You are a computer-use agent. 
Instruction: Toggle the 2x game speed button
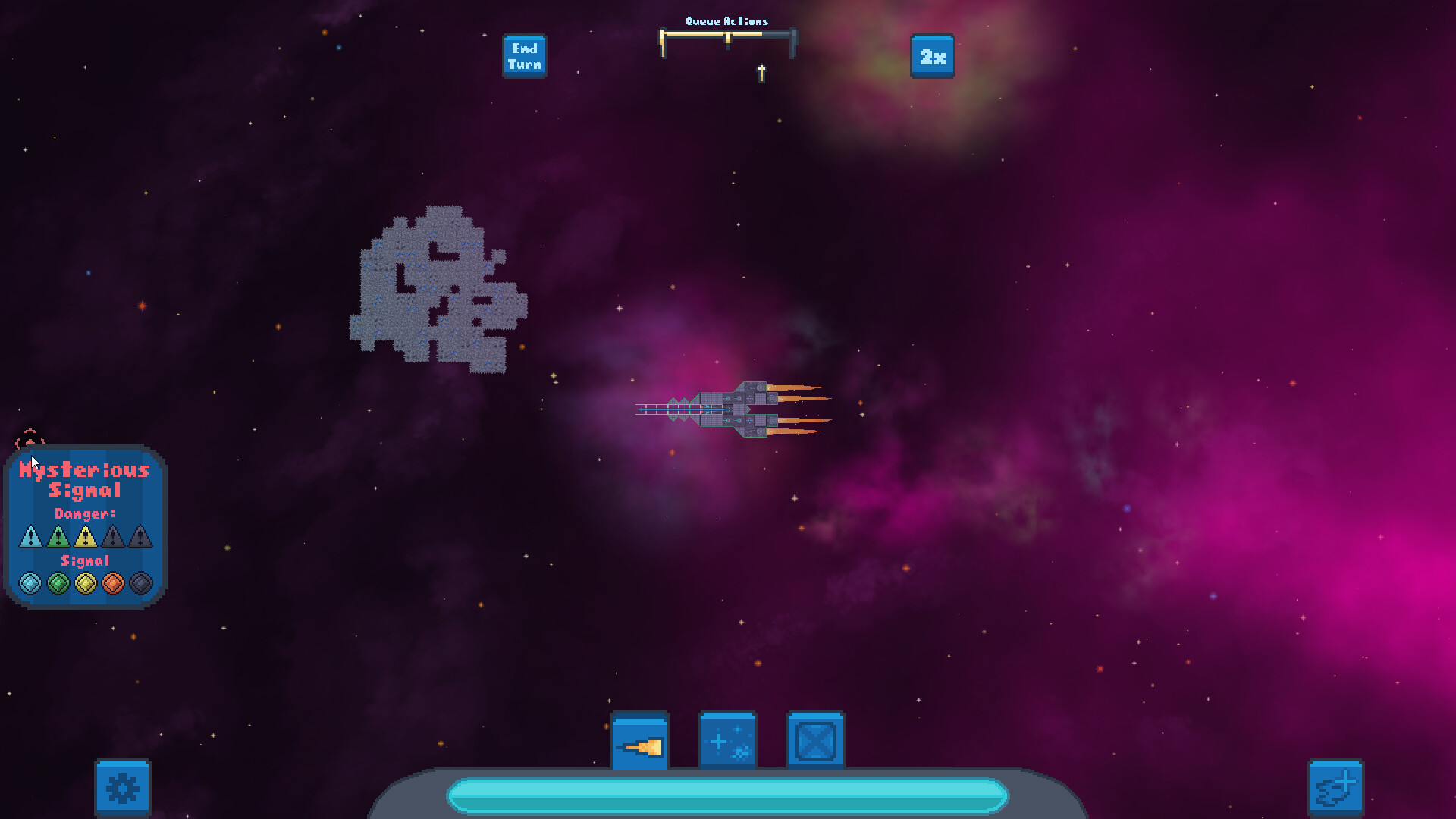[931, 57]
